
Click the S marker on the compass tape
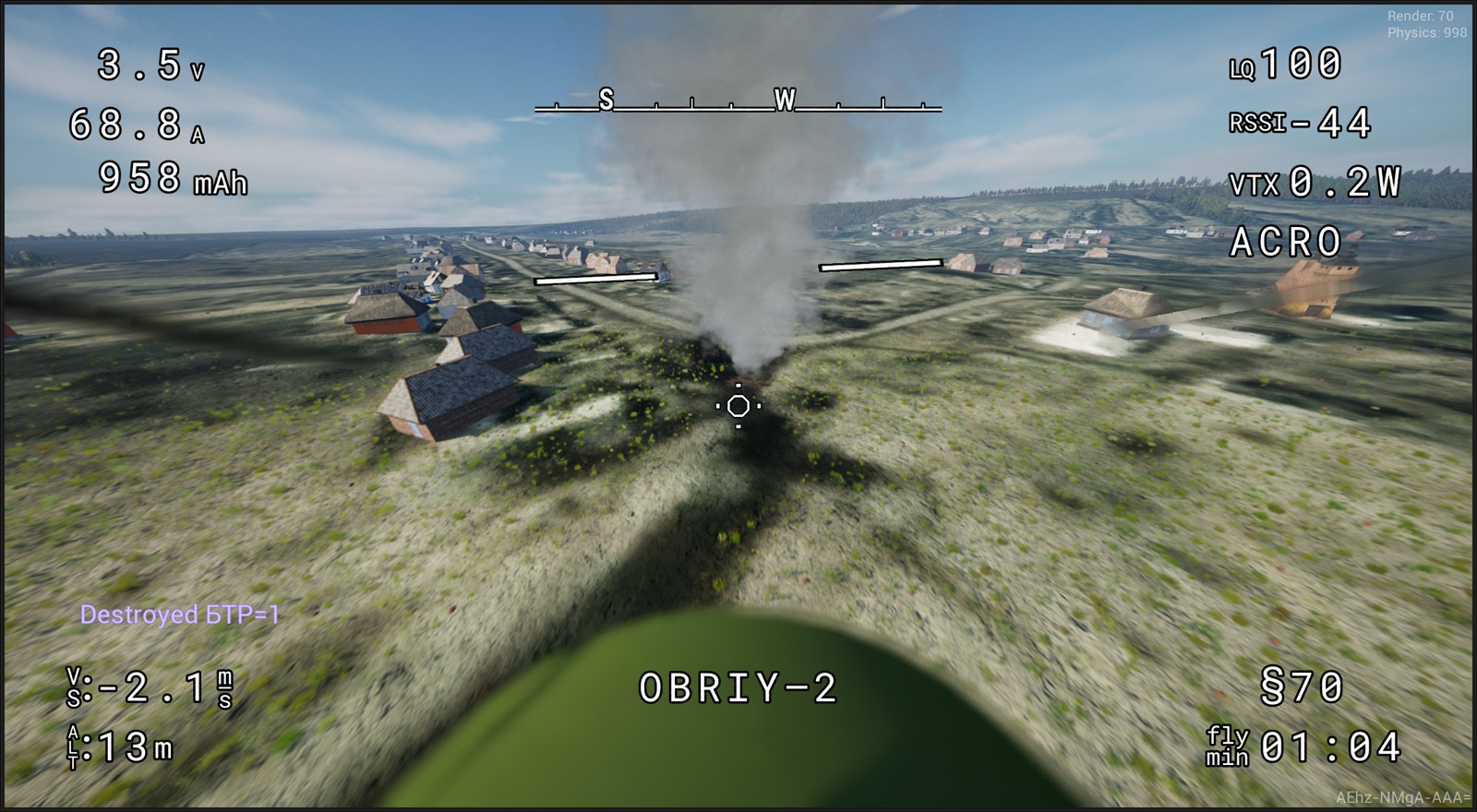[606, 98]
